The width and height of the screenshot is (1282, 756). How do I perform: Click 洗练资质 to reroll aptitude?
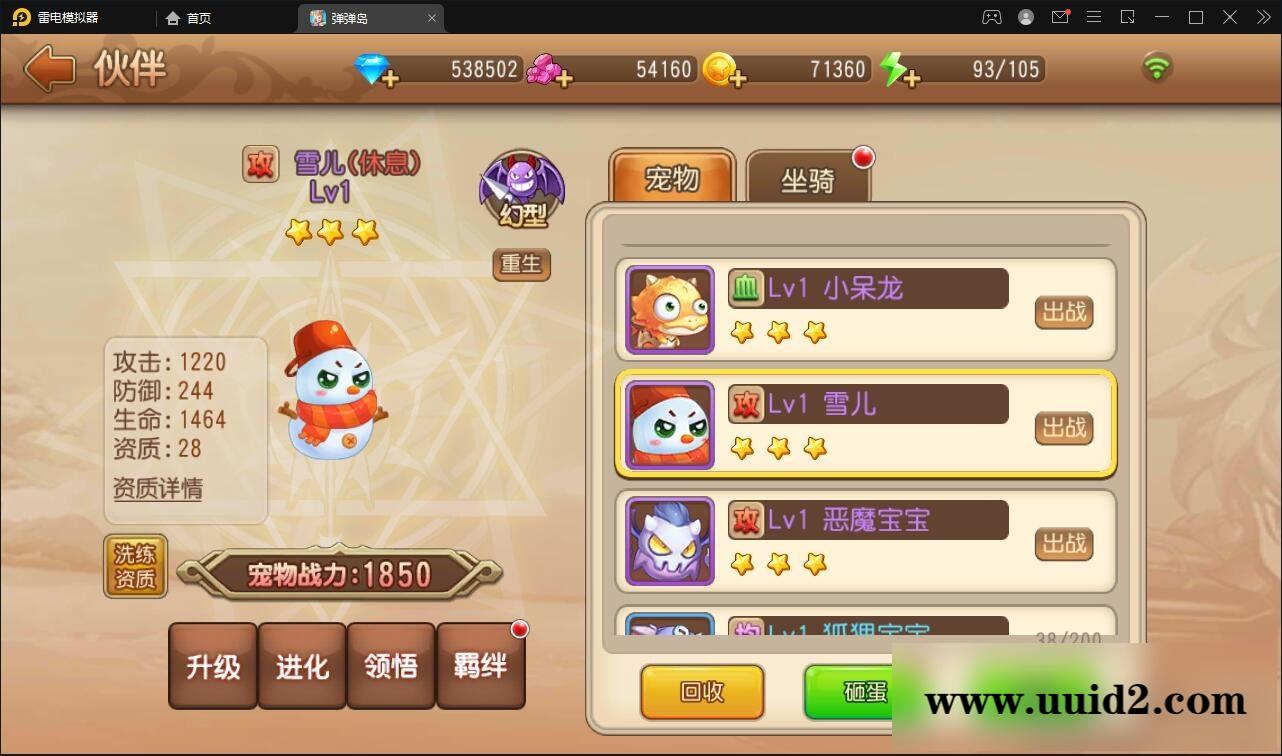tap(135, 566)
